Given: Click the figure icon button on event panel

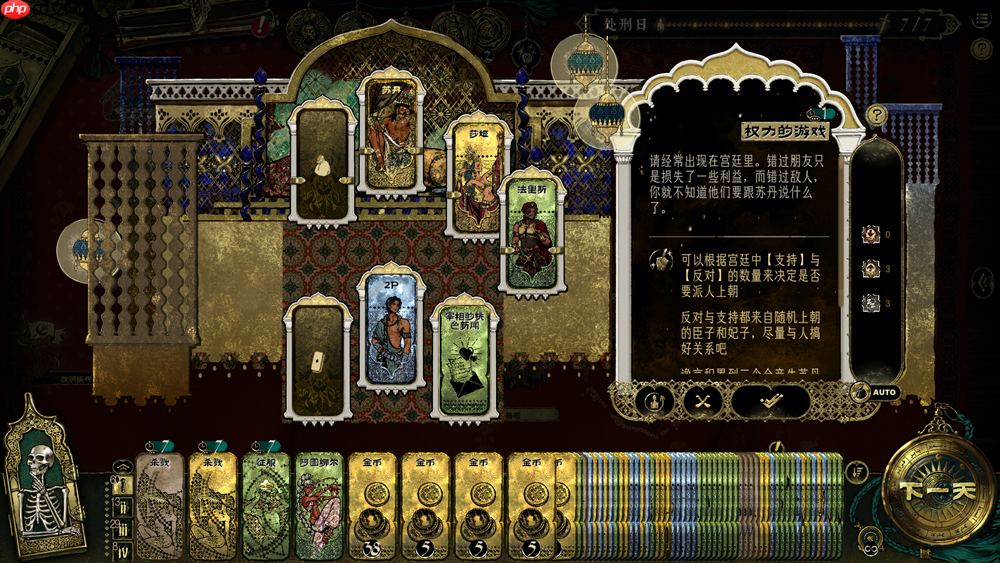Looking at the screenshot, I should click(x=654, y=401).
